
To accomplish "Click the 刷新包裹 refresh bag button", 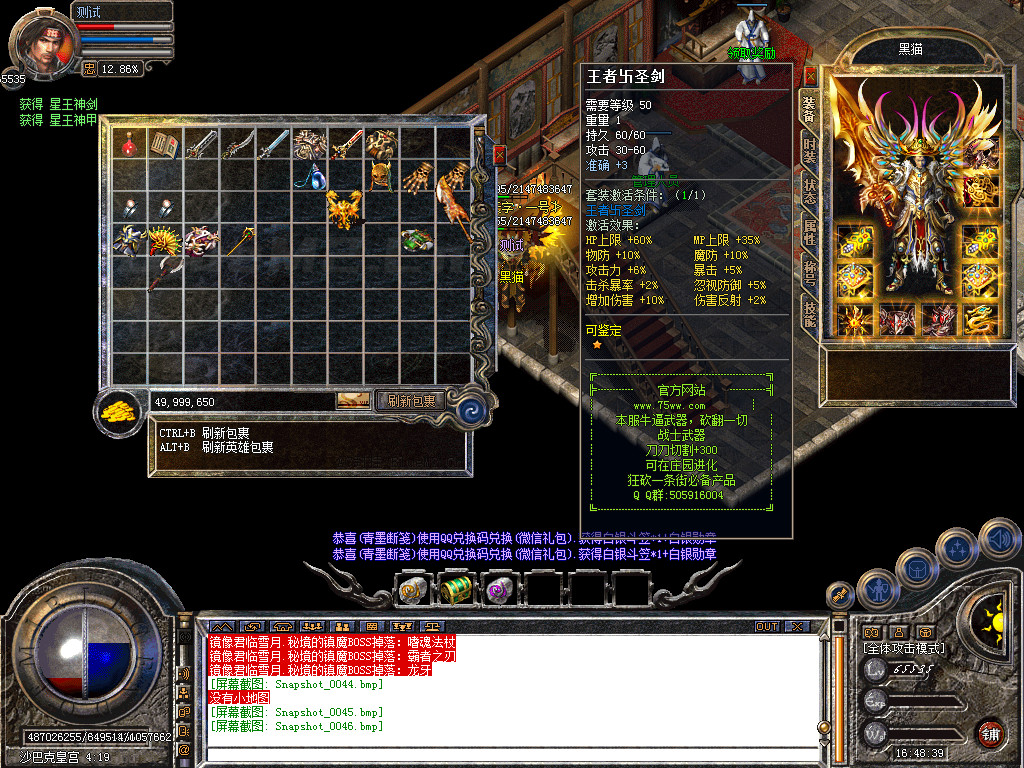I will (x=412, y=401).
